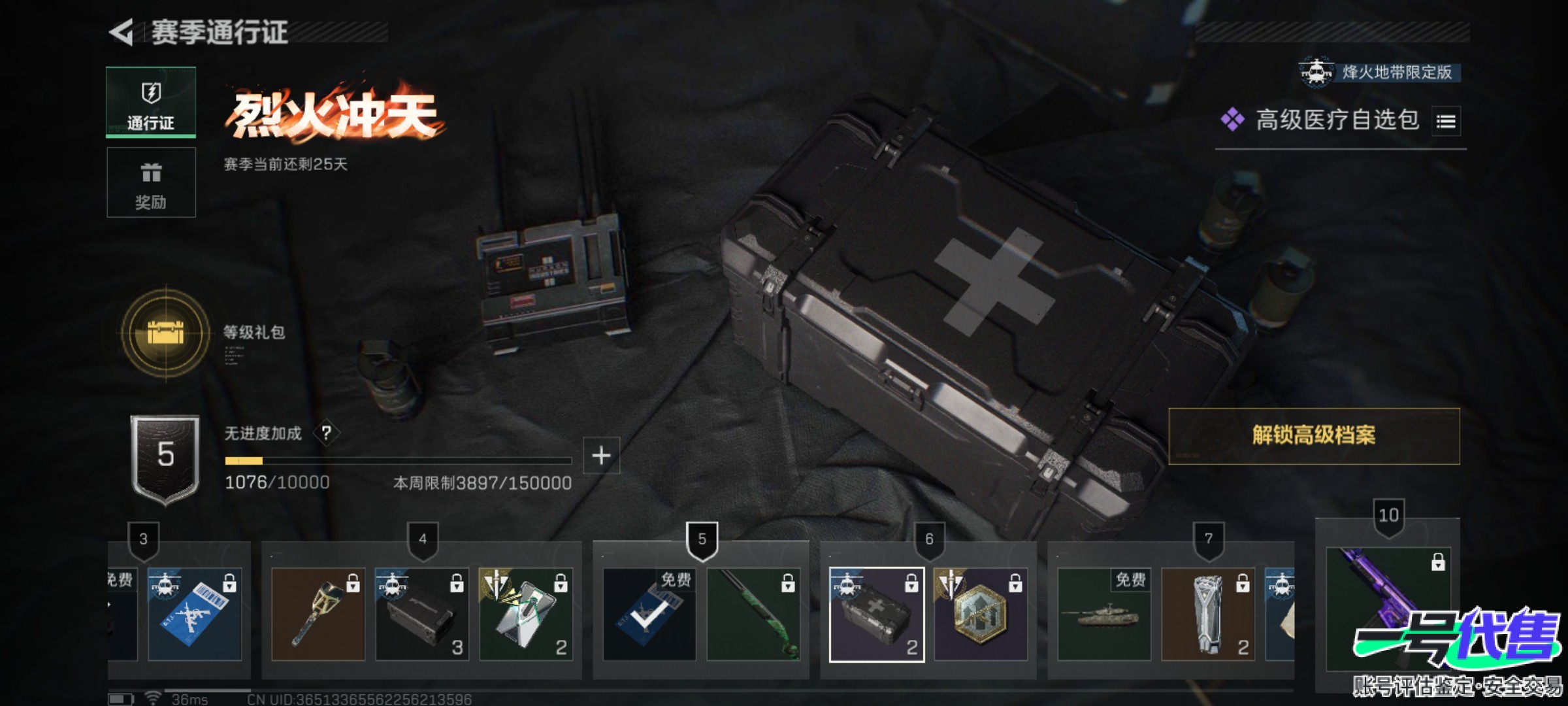The height and width of the screenshot is (706, 1568).
Task: Go back using the arrow beside 赛季通行证
Action: (122, 32)
